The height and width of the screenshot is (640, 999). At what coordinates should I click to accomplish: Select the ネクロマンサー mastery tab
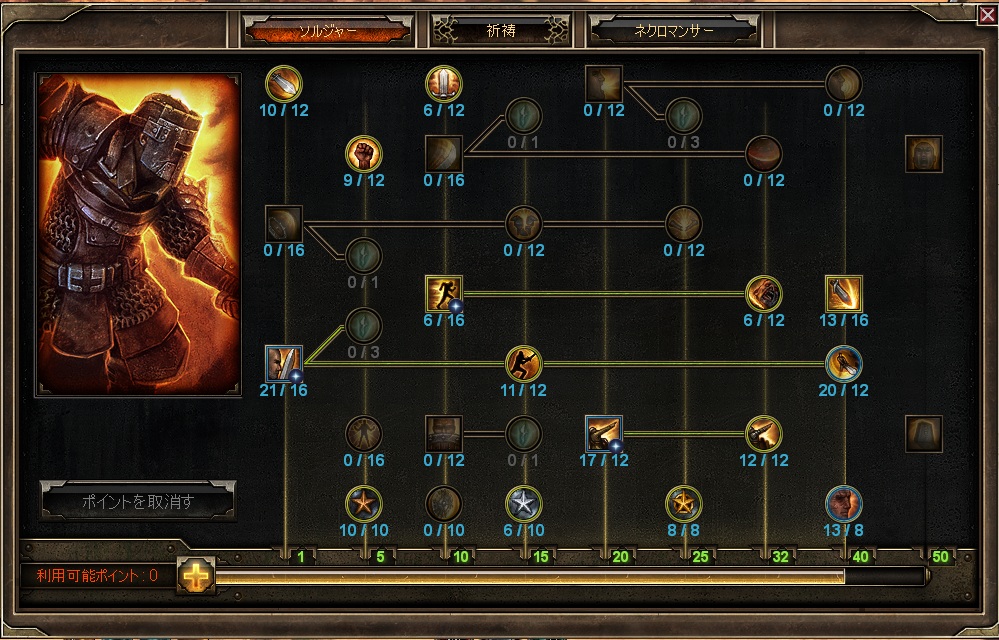pyautogui.click(x=673, y=30)
